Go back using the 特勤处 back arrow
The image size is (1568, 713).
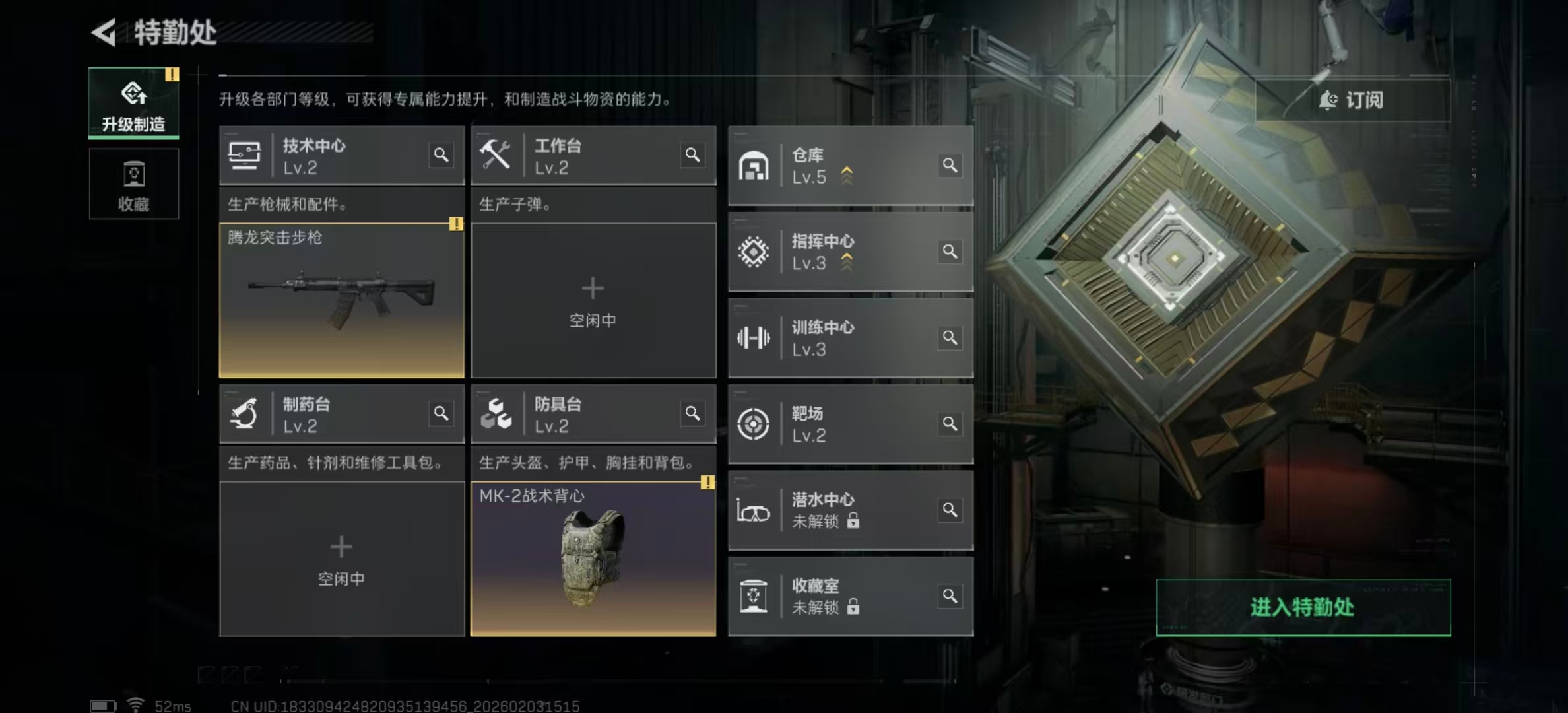106,31
